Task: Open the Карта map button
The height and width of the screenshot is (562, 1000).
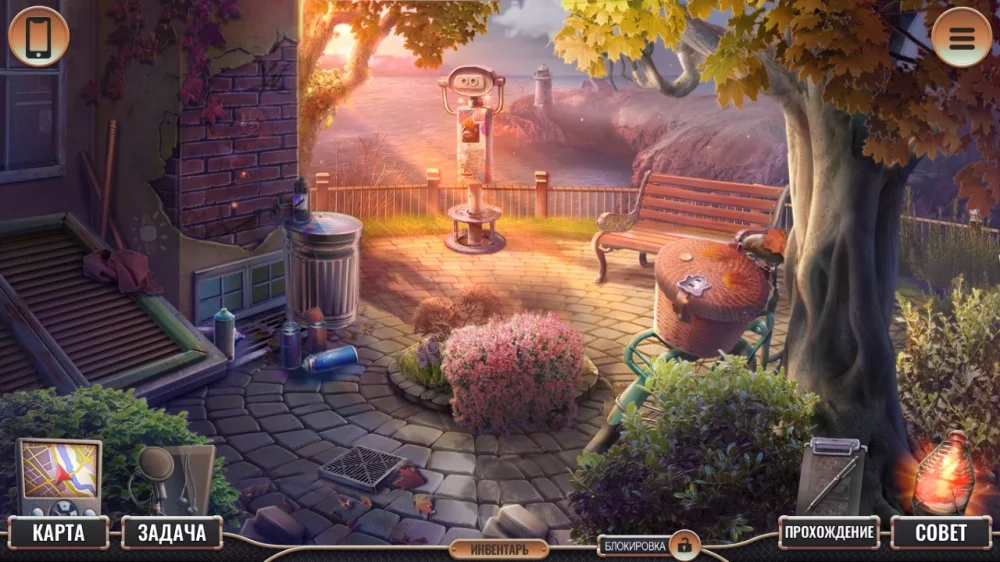Action: coord(59,533)
